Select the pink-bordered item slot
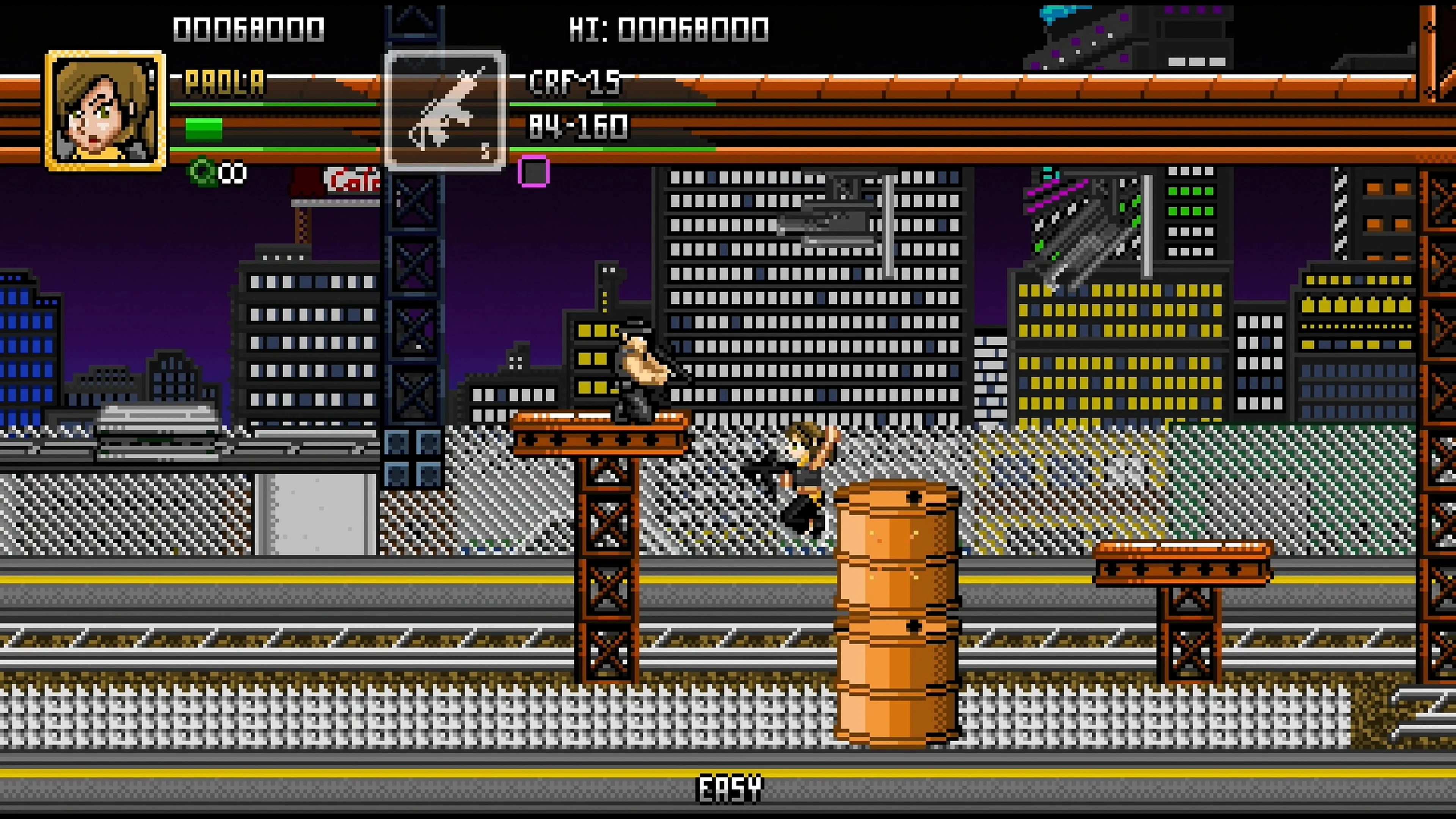 click(x=533, y=171)
